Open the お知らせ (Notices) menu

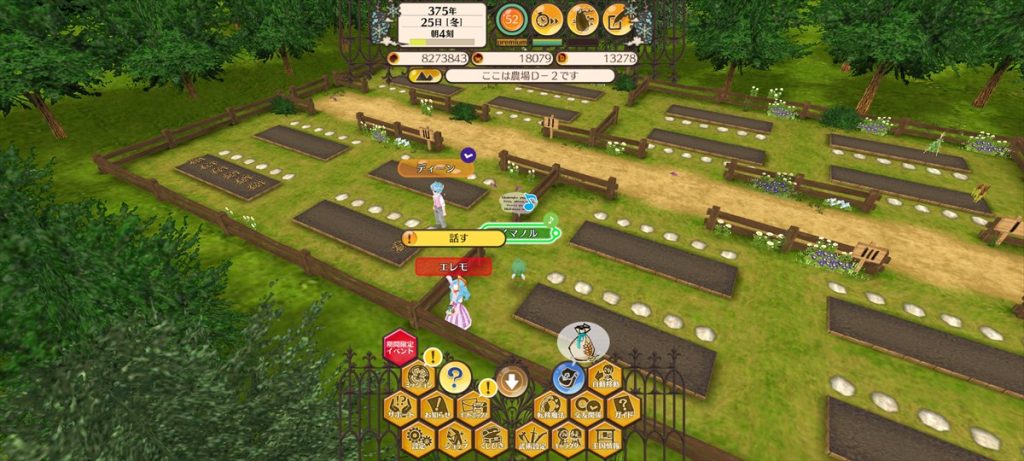coord(437,407)
